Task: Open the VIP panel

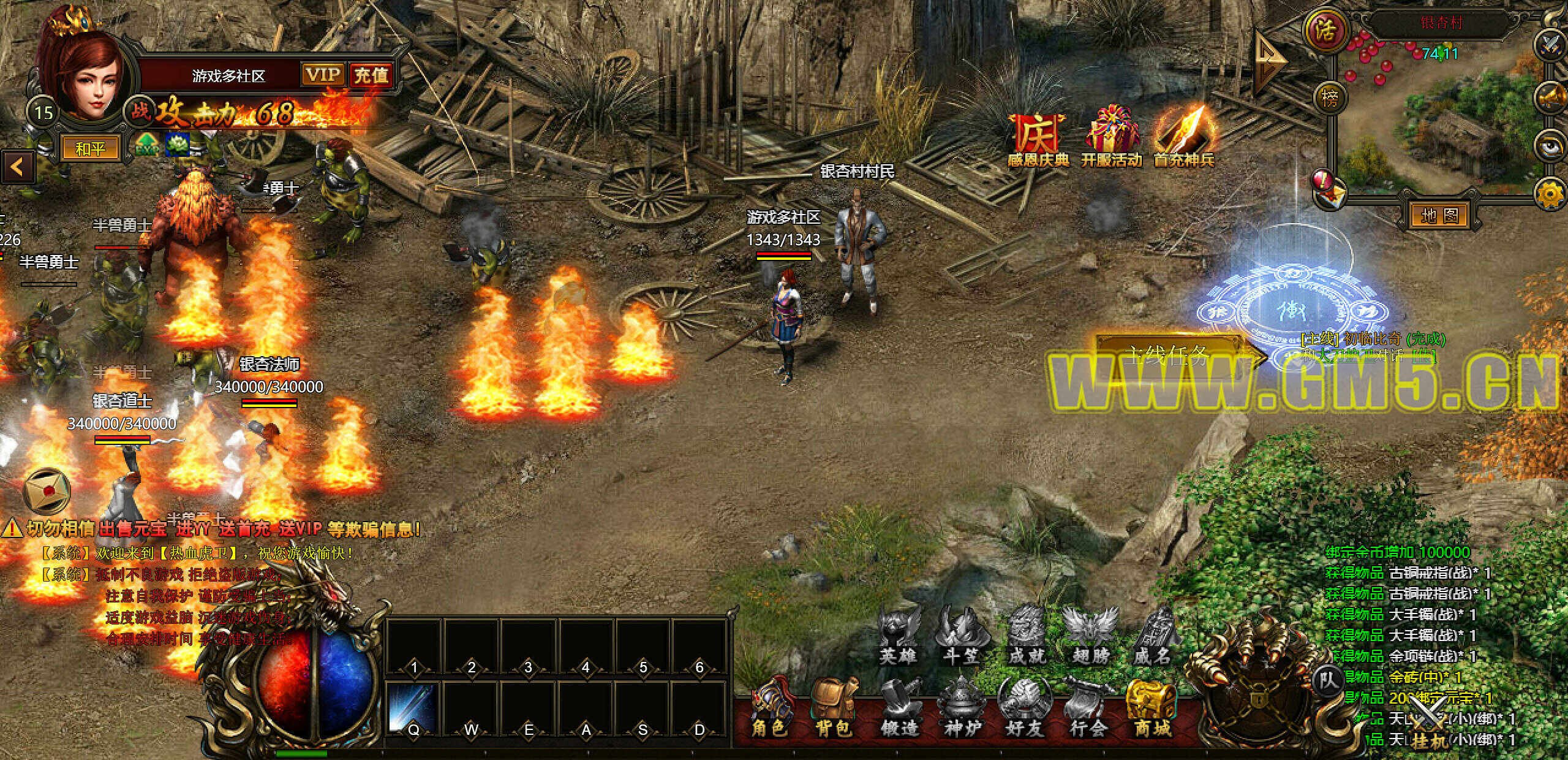Action: (323, 75)
